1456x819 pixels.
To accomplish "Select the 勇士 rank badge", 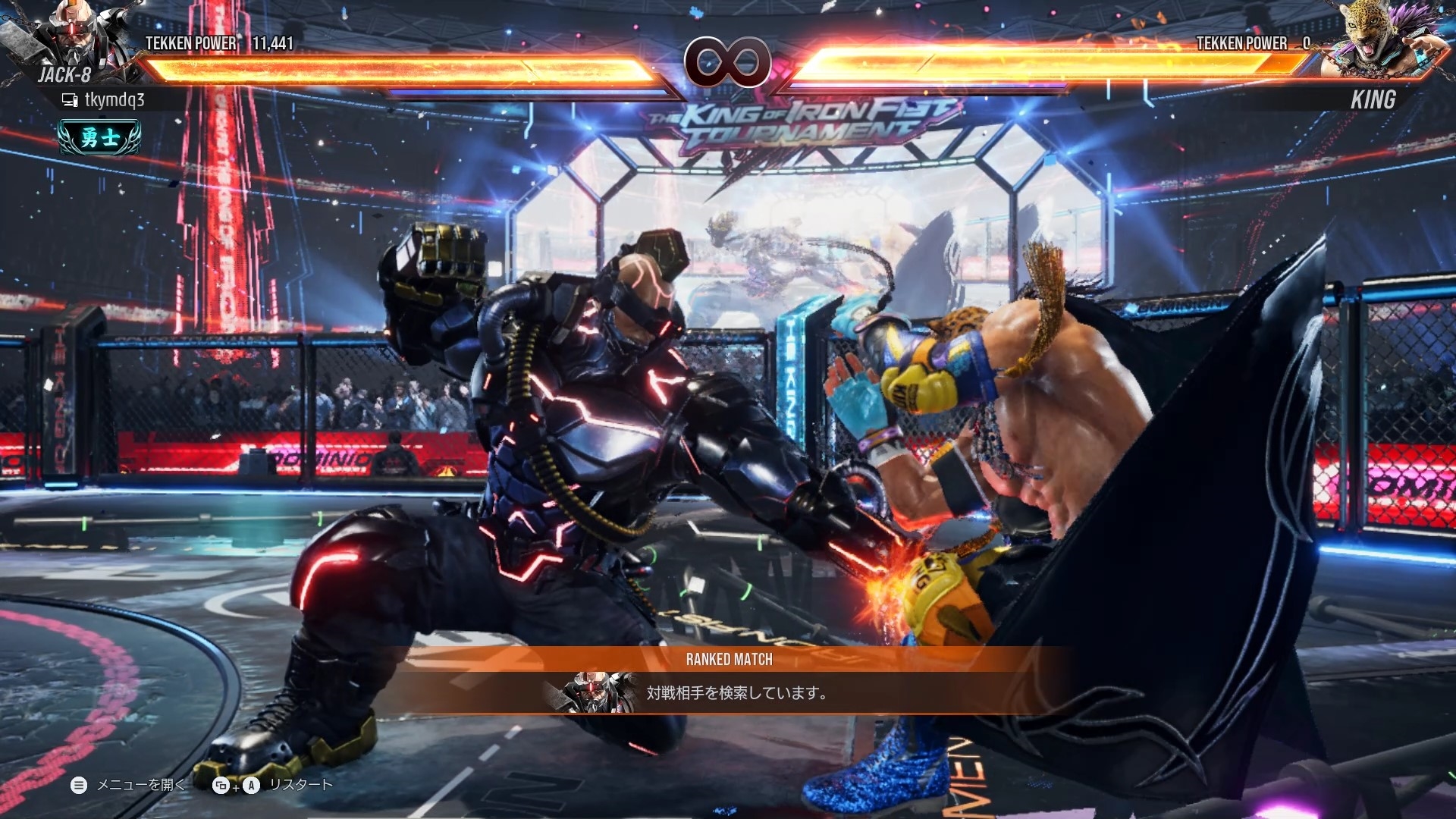I will coord(99,137).
